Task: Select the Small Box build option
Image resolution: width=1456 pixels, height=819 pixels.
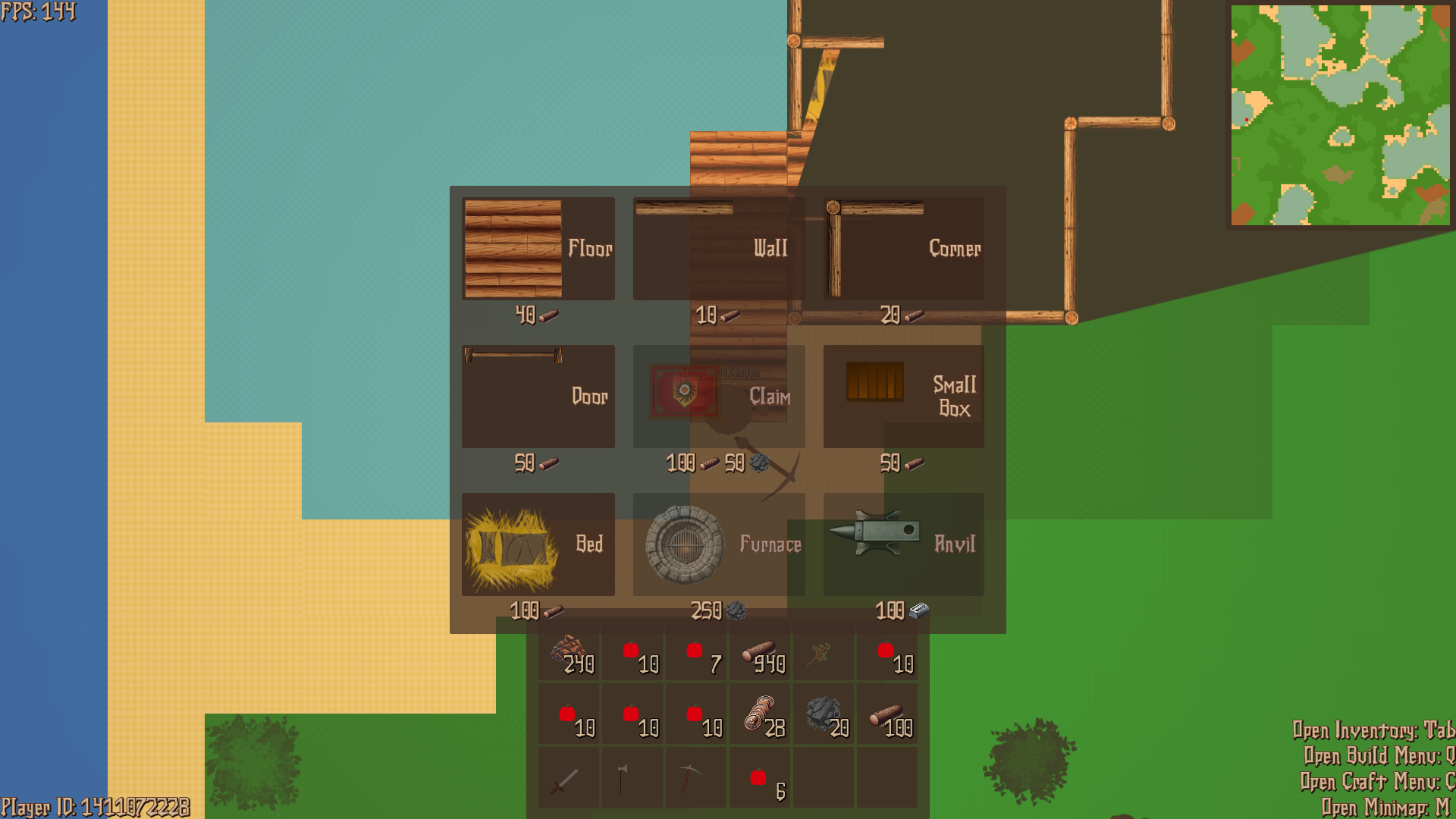Action: pyautogui.click(x=902, y=394)
